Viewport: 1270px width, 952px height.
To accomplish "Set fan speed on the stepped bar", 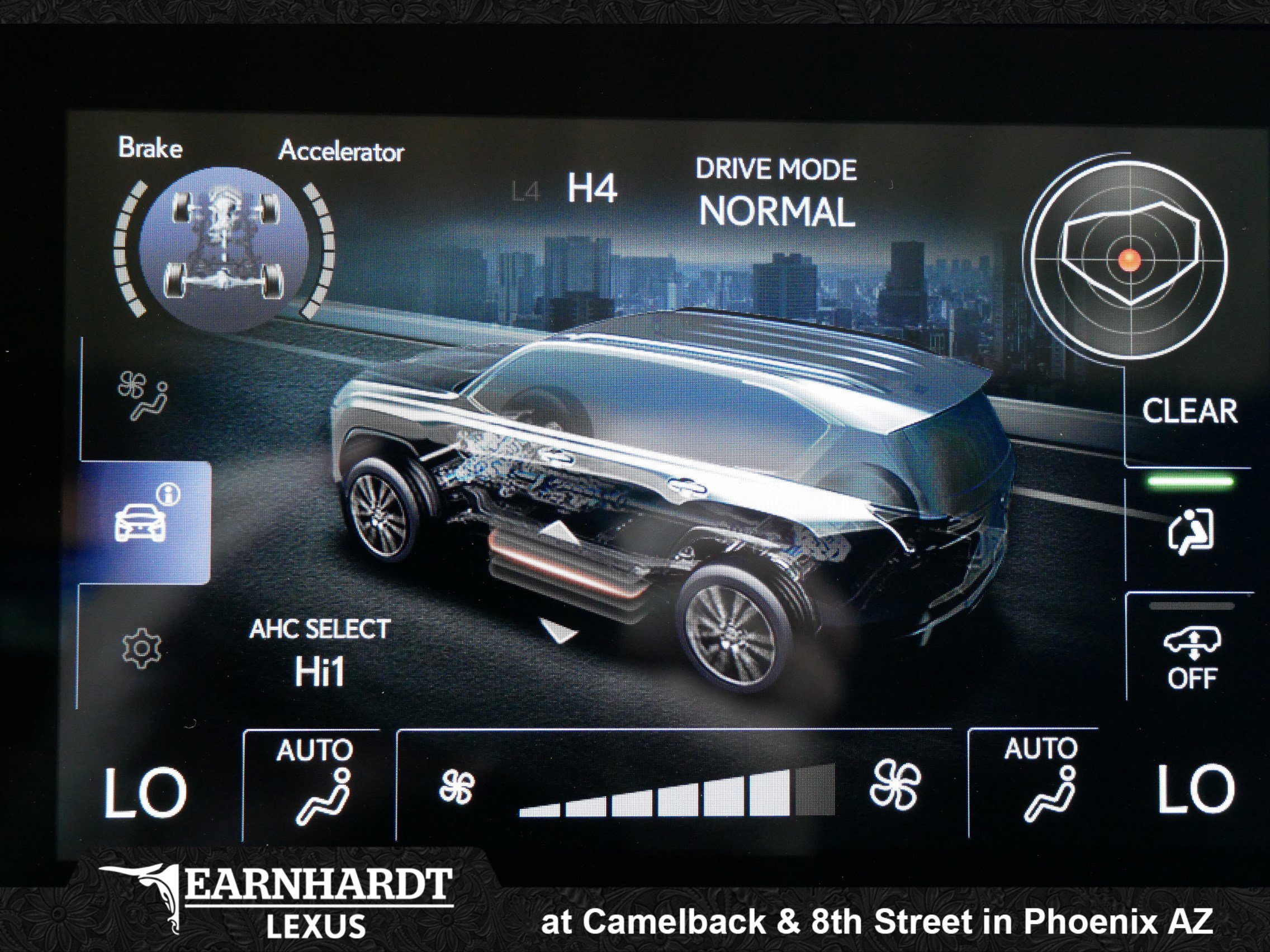I will [x=676, y=792].
